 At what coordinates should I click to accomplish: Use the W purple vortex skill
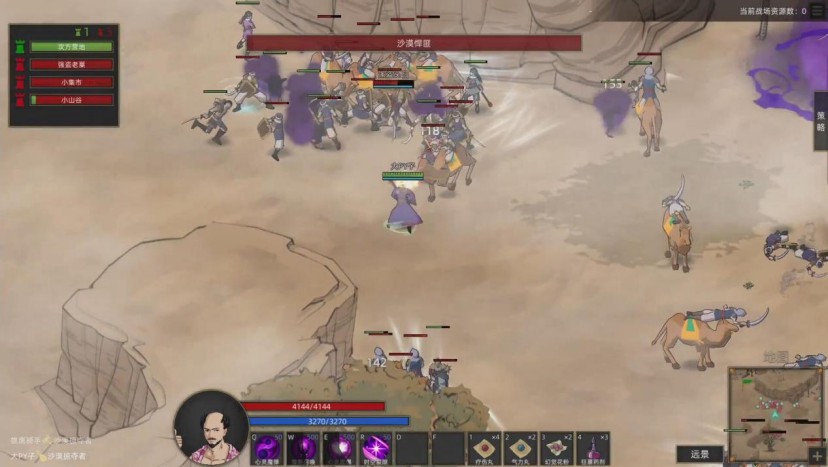303,449
